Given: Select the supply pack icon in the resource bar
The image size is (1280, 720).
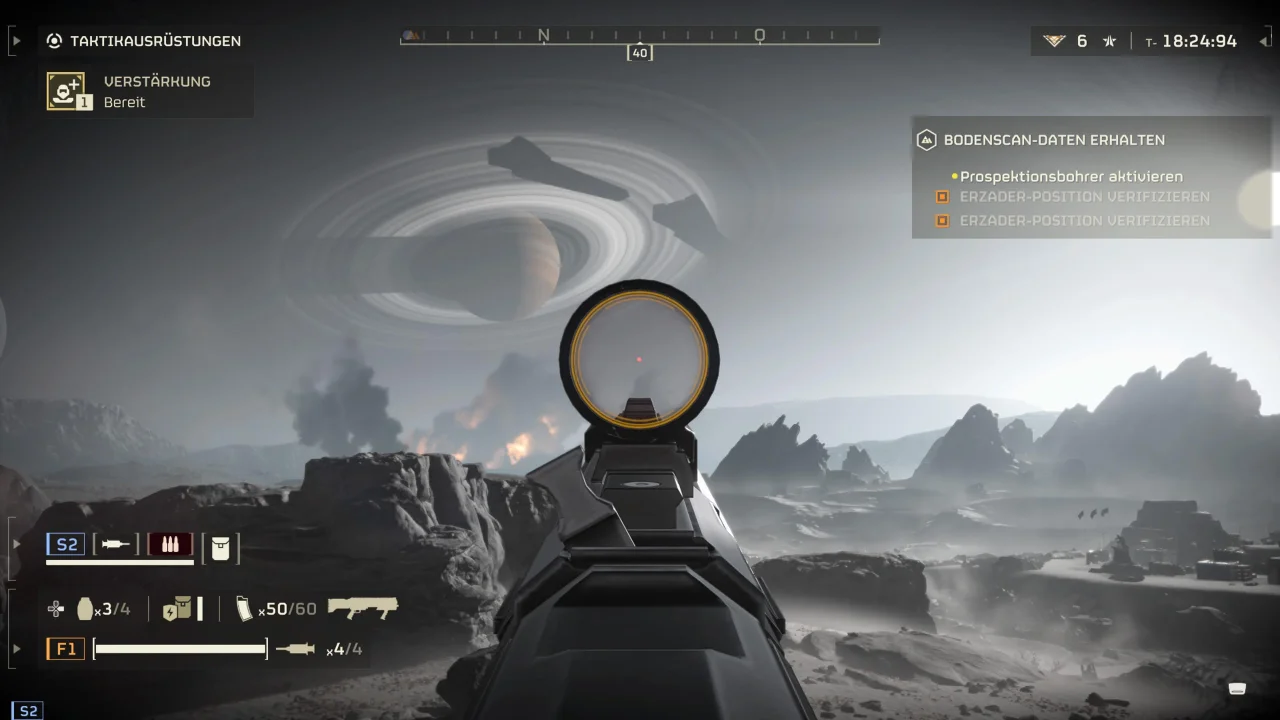Looking at the screenshot, I should click(x=178, y=608).
